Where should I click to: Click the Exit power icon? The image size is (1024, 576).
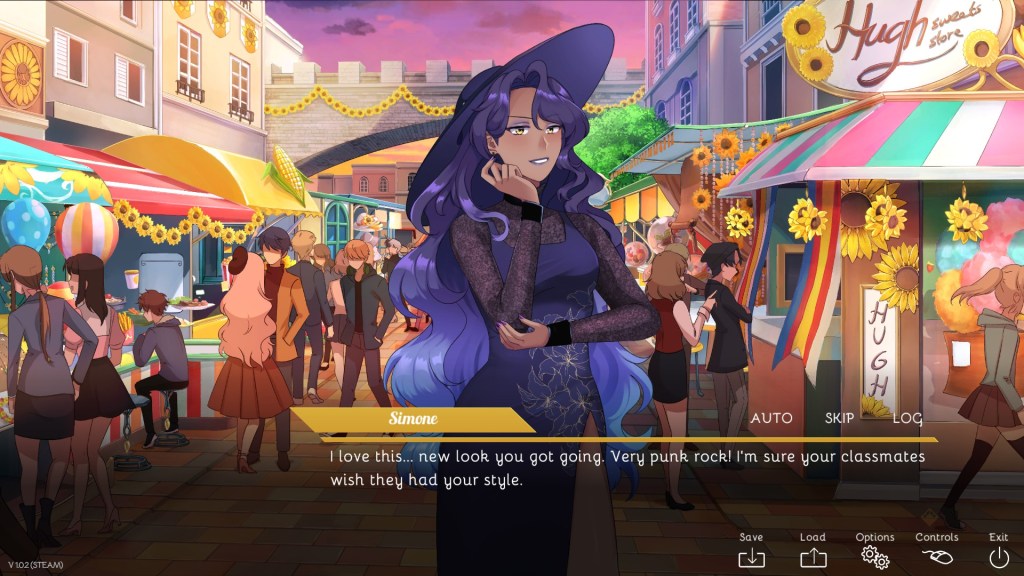coord(998,557)
